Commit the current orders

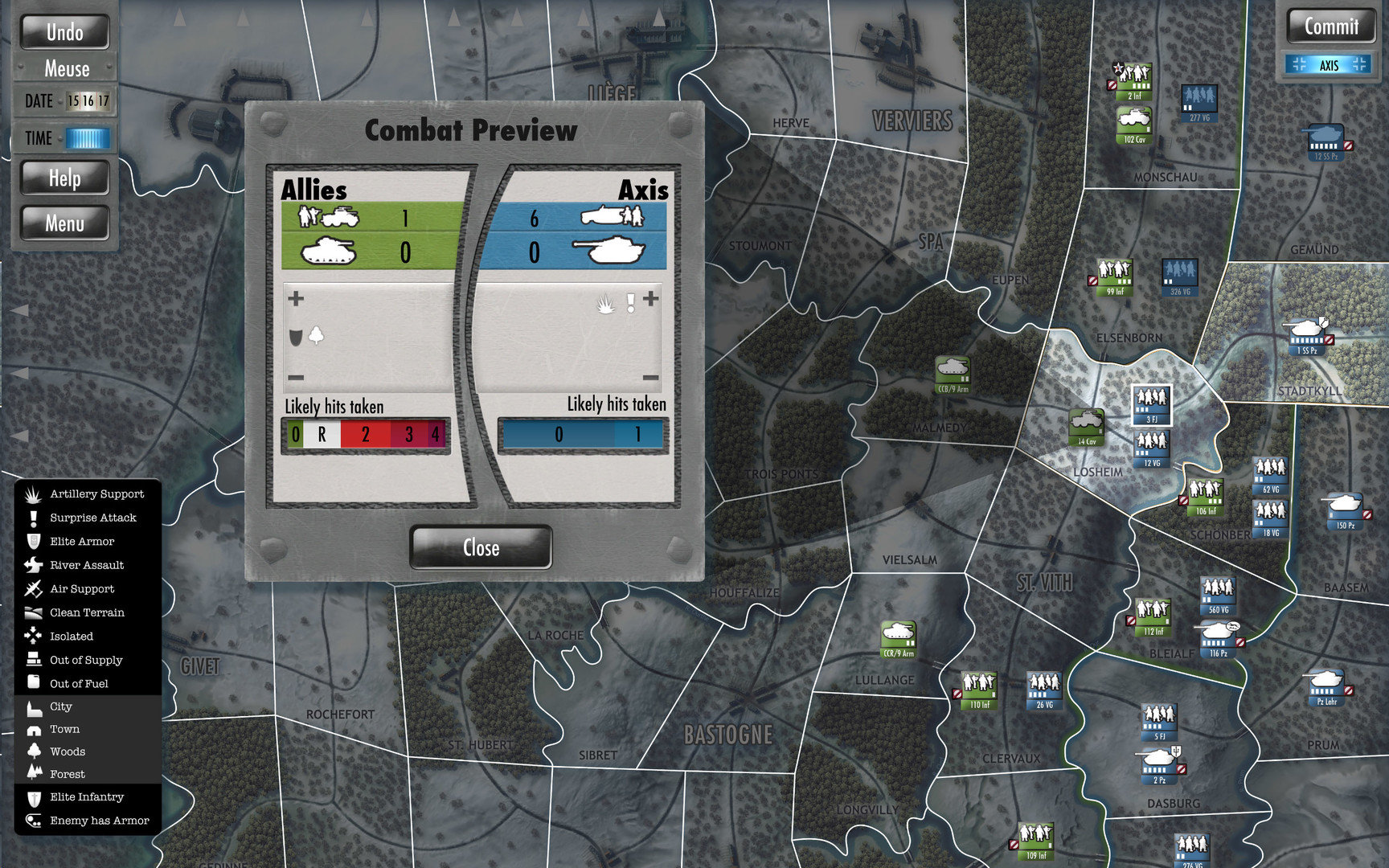(1330, 27)
